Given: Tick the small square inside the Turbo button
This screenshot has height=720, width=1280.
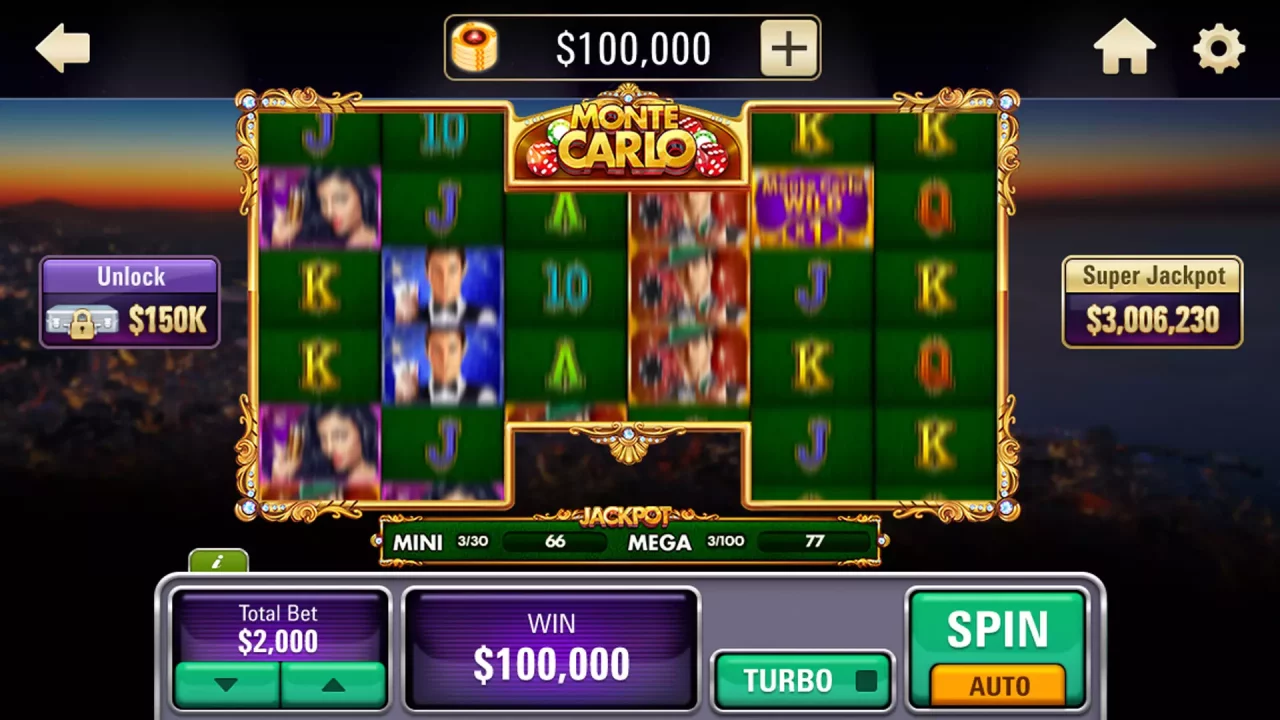Looking at the screenshot, I should click(866, 678).
